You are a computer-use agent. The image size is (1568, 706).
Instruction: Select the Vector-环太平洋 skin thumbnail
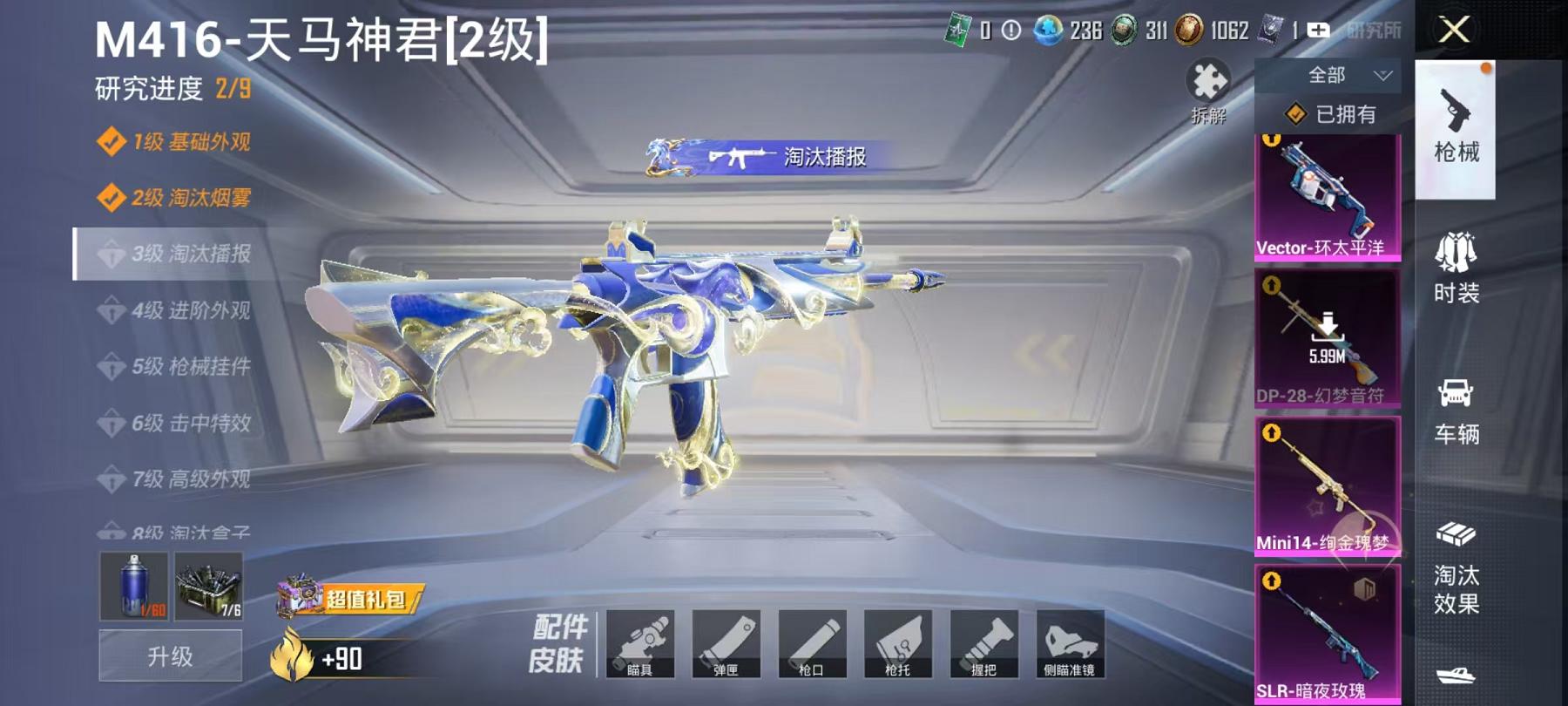(1326, 196)
